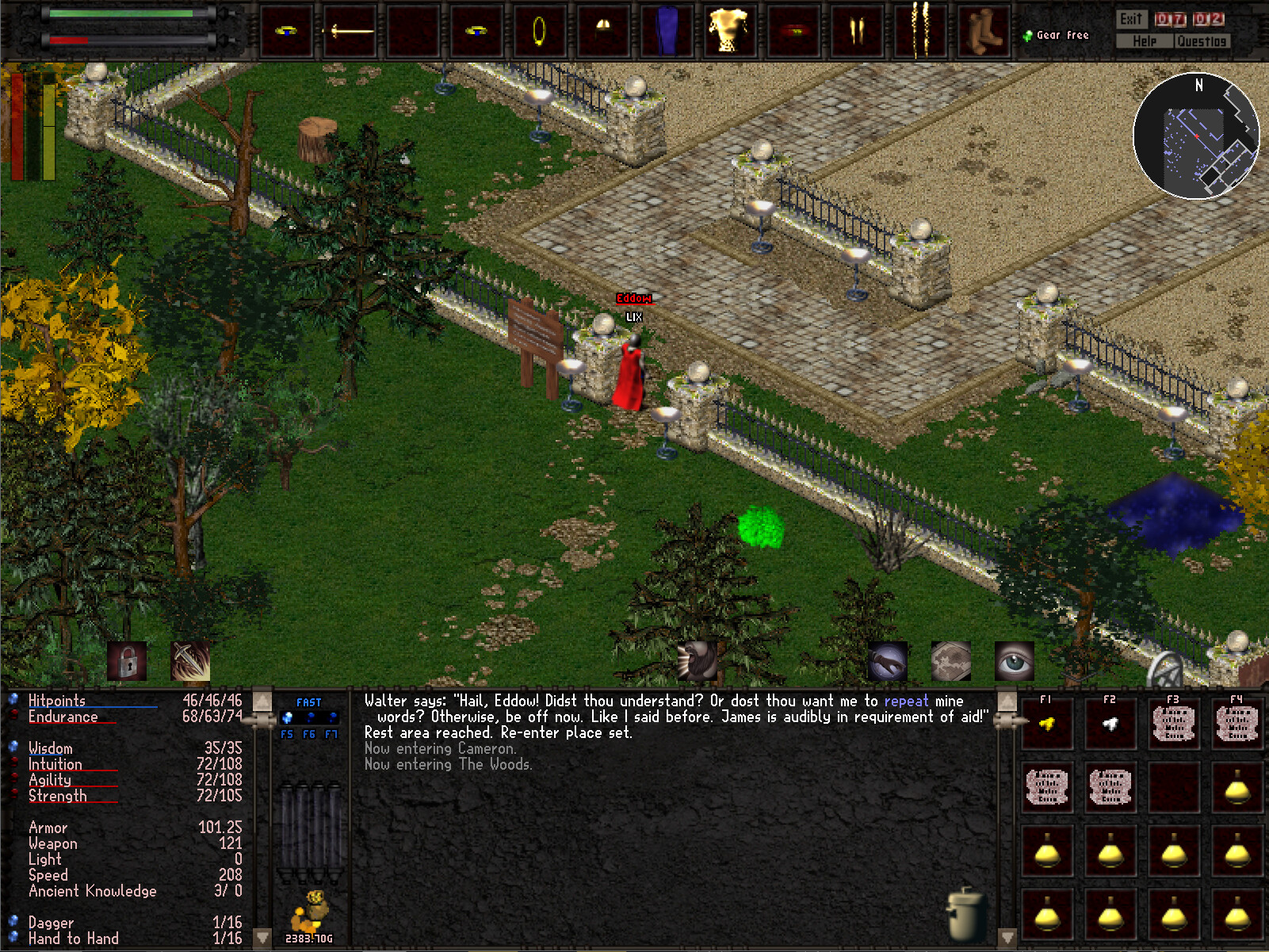Toggle the FAST movement mode
The width and height of the screenshot is (1269, 952).
(308, 702)
